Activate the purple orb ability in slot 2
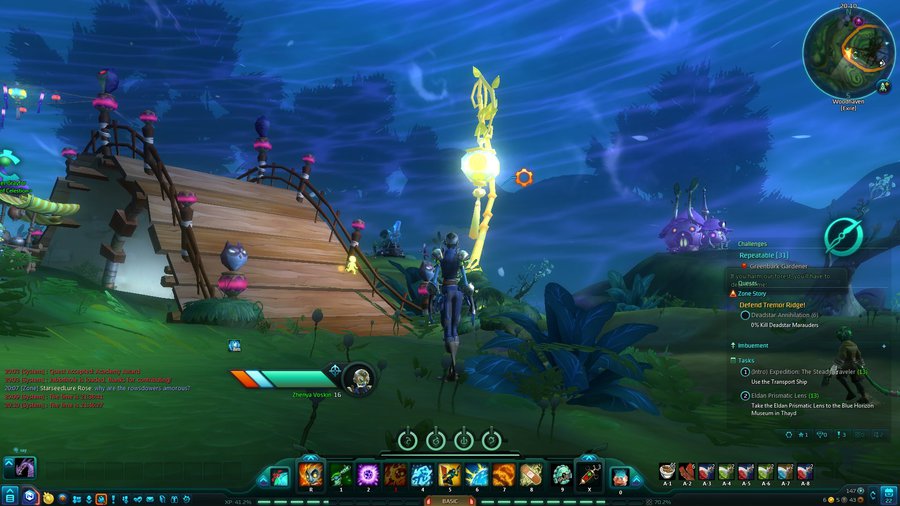This screenshot has height=506, width=900. coord(366,473)
